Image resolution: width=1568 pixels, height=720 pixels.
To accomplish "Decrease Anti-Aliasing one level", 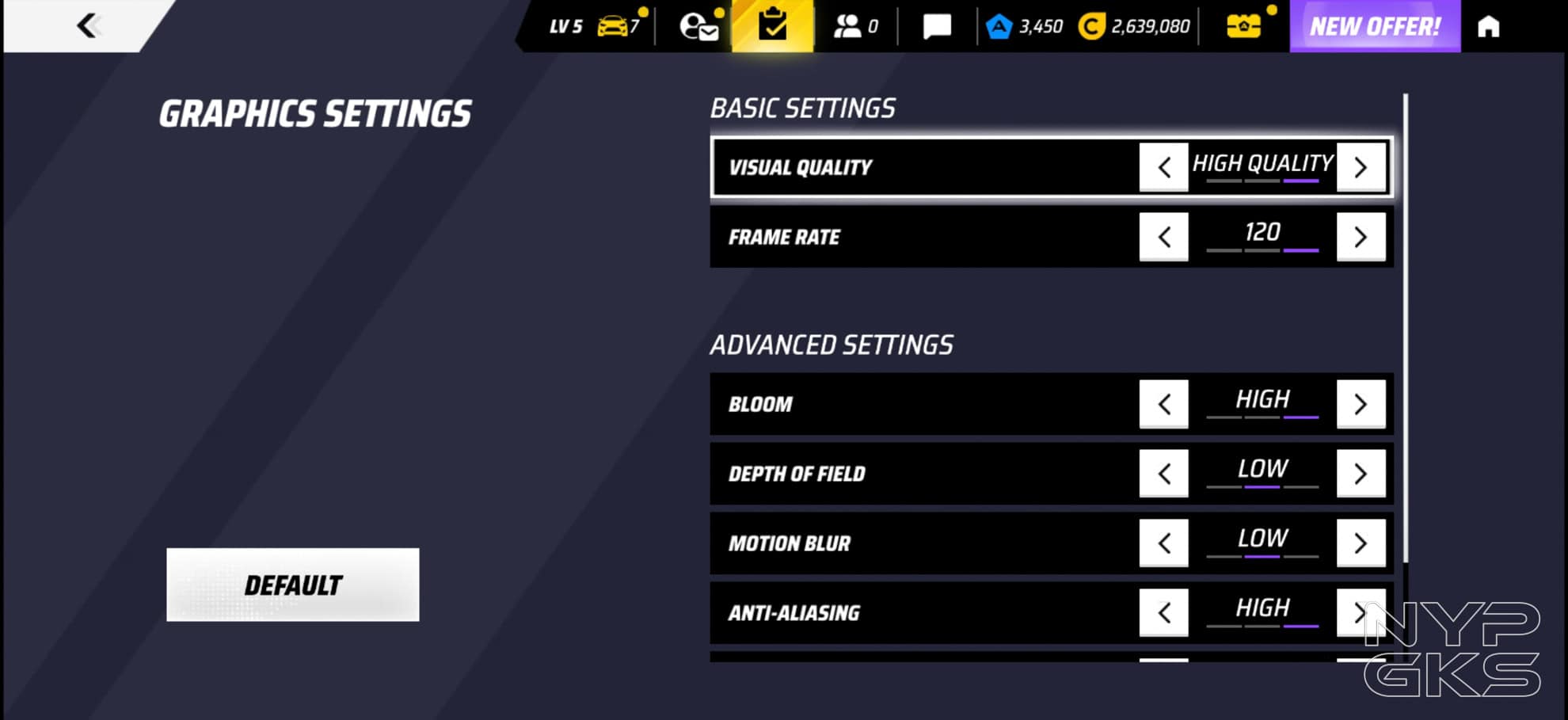I will (1163, 612).
